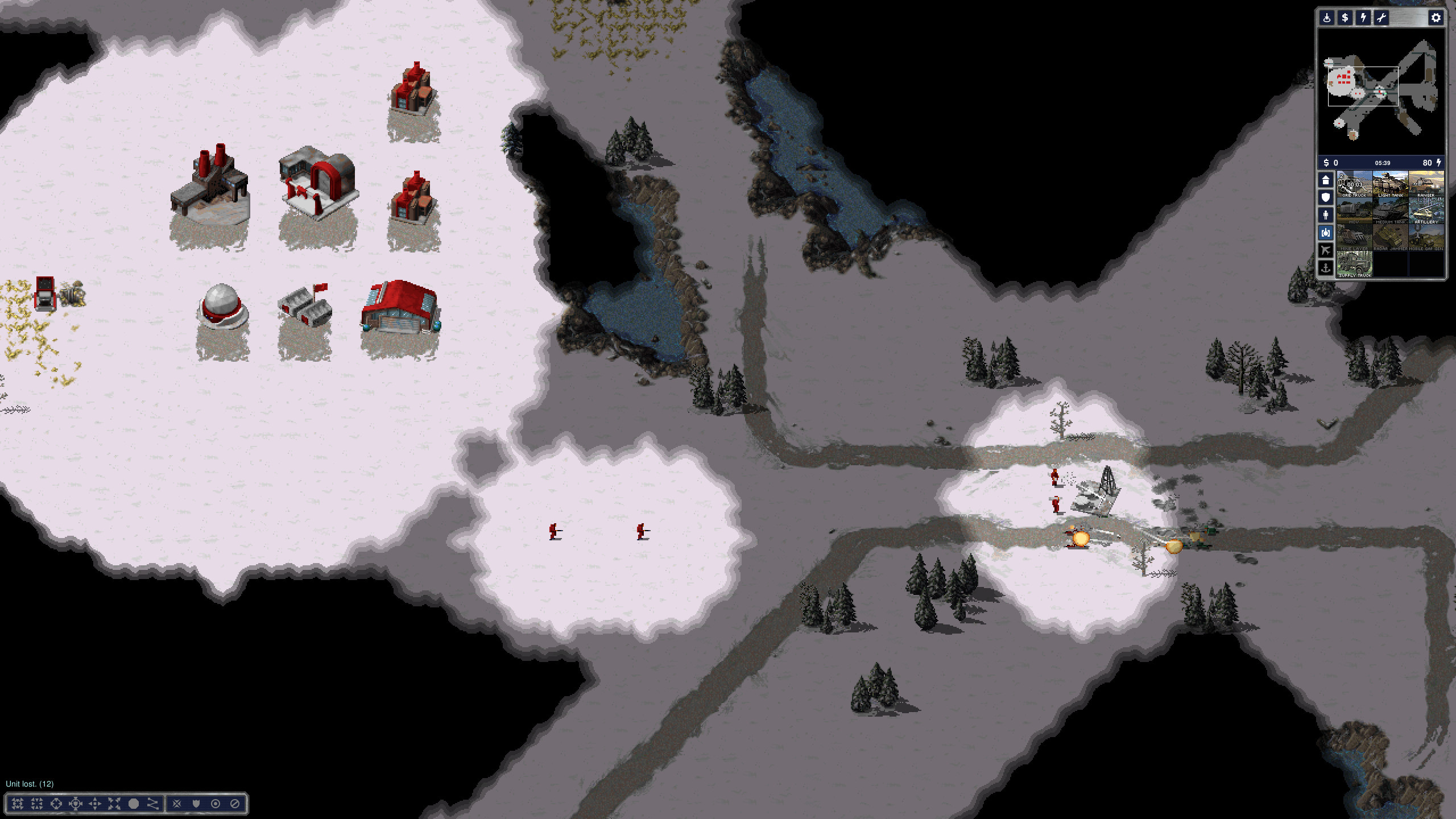Show the infantry production tab
Viewport: 1456px width, 819px height.
coord(1326,216)
